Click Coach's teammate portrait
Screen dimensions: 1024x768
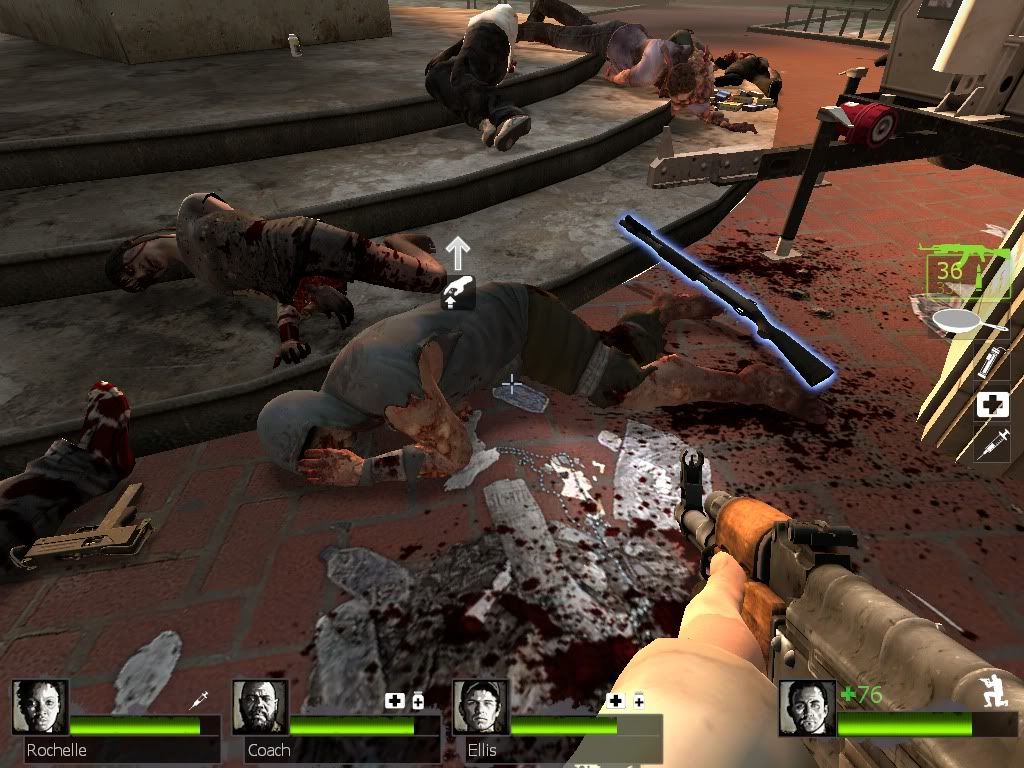click(x=260, y=707)
